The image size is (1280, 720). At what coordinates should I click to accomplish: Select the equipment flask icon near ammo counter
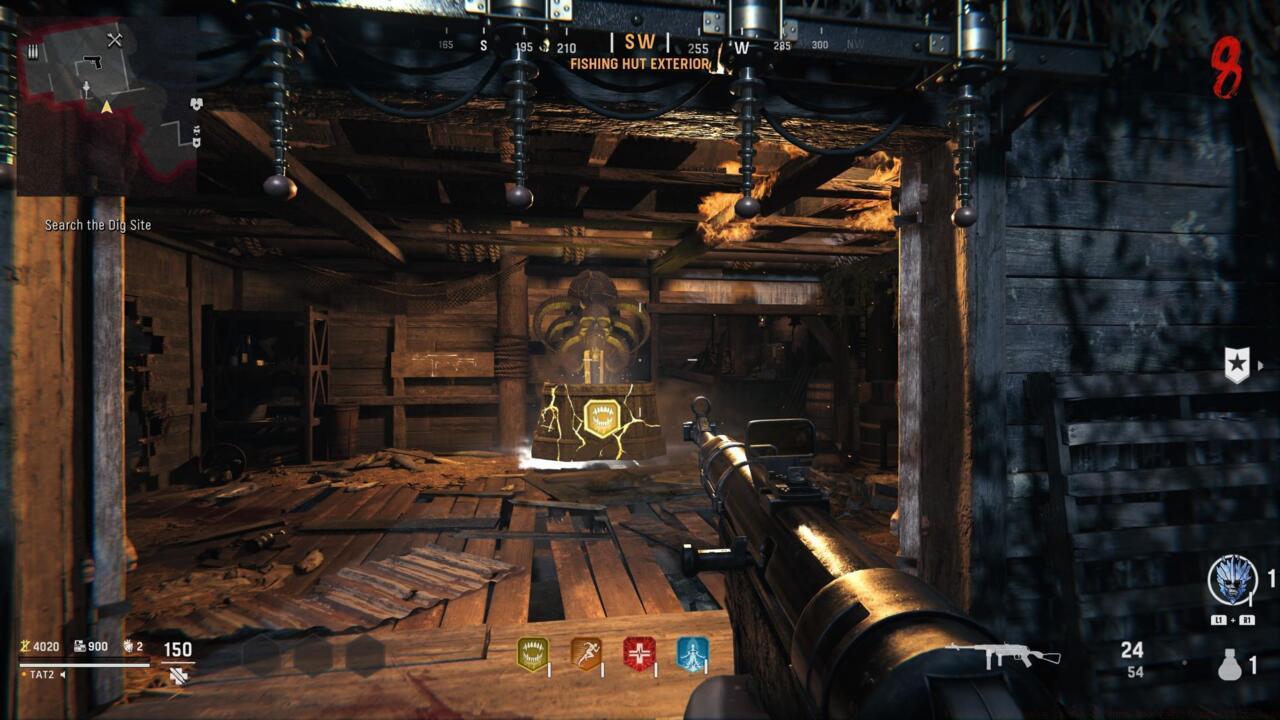(x=1230, y=666)
